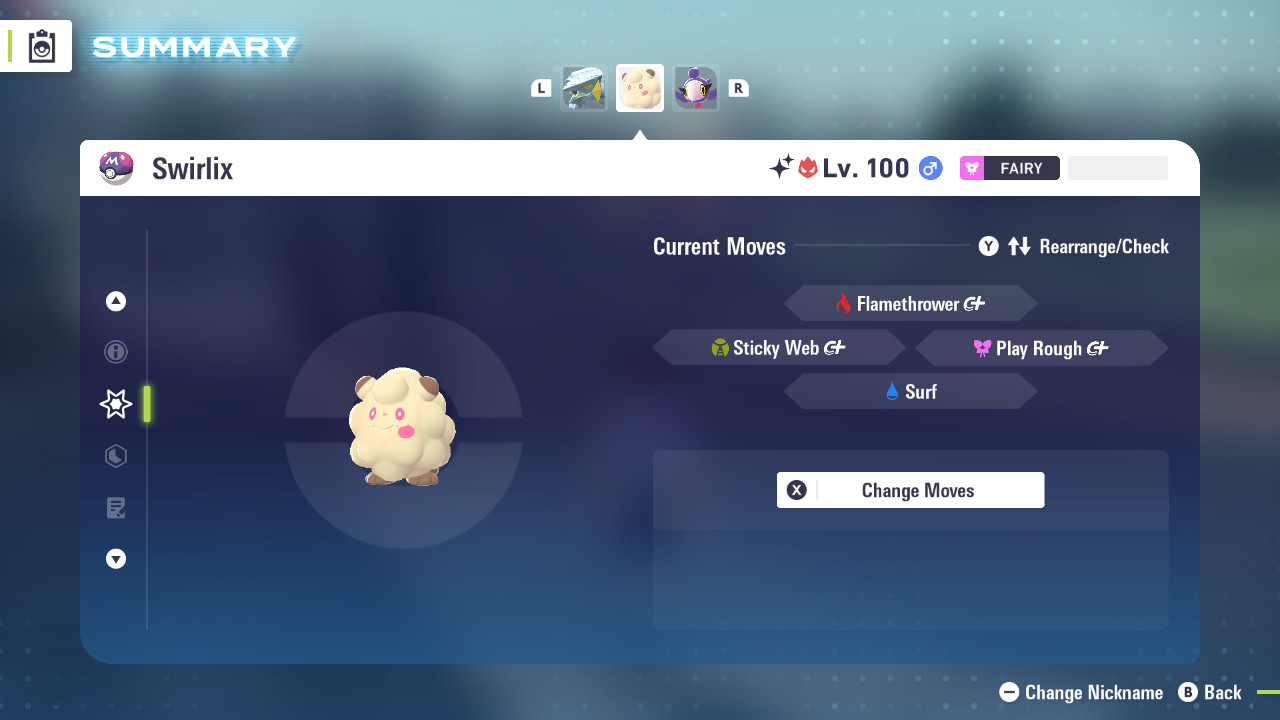Select the star moves icon in the sidebar
The width and height of the screenshot is (1280, 720).
(x=115, y=404)
